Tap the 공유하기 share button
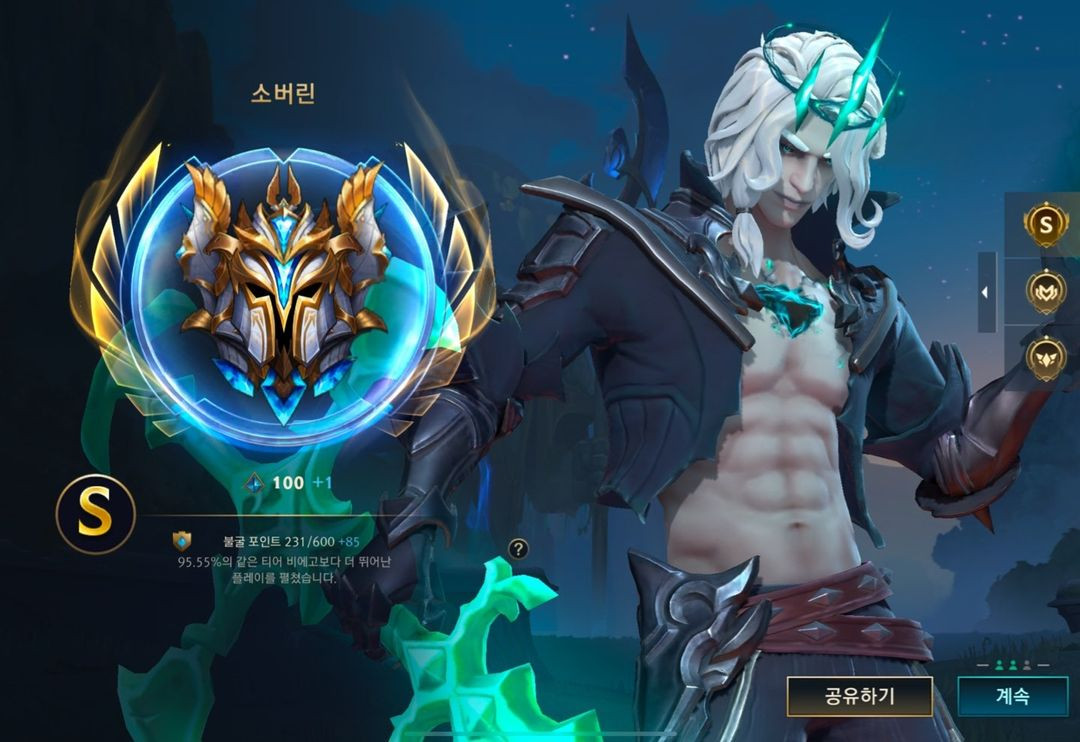This screenshot has width=1080, height=742. point(859,696)
